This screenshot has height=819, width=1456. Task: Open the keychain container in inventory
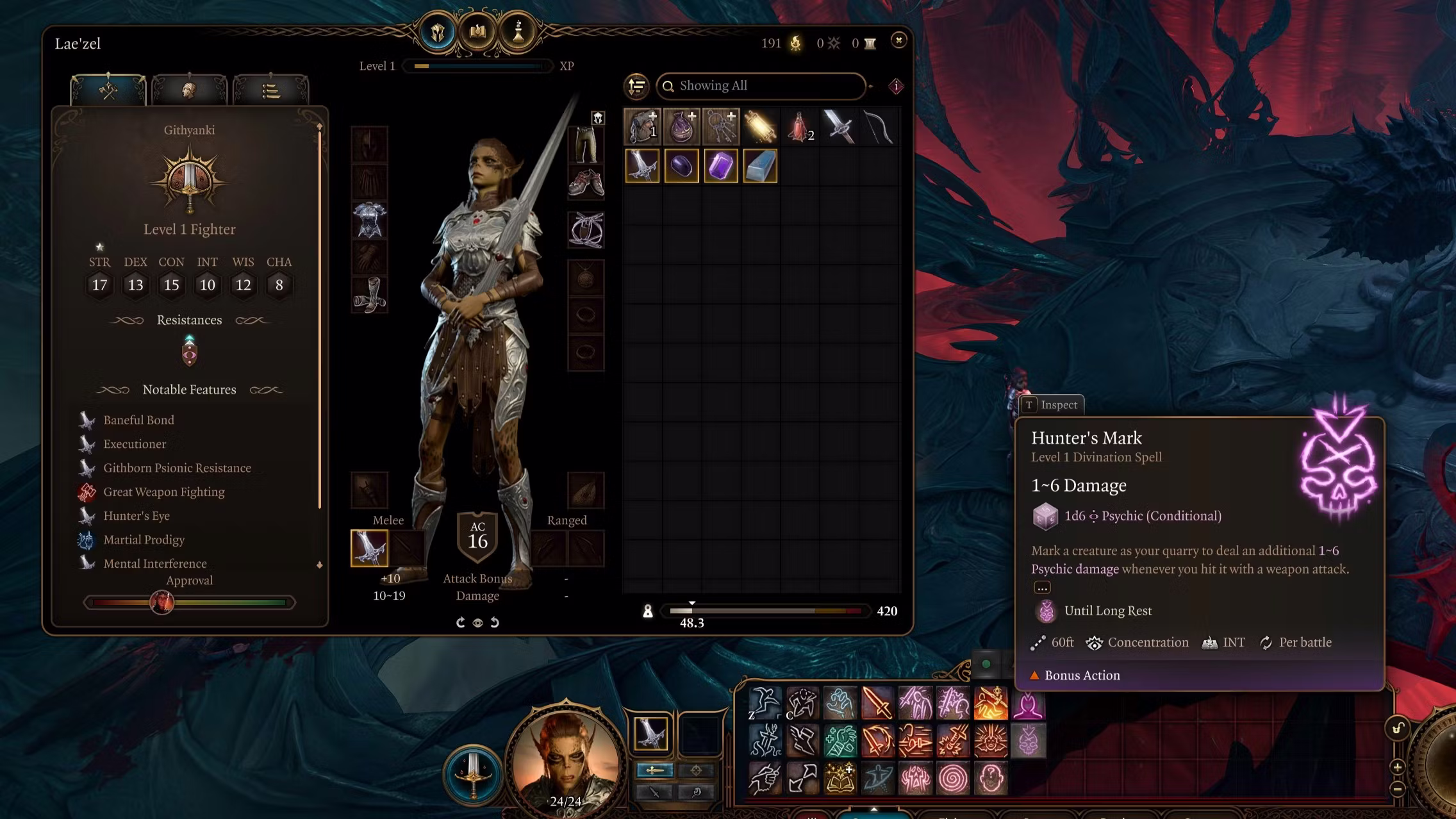point(720,126)
